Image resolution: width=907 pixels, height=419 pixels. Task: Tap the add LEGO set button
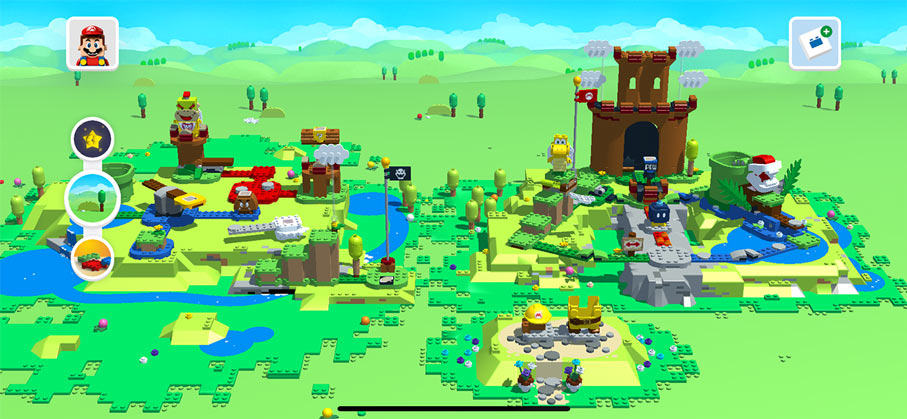point(814,43)
